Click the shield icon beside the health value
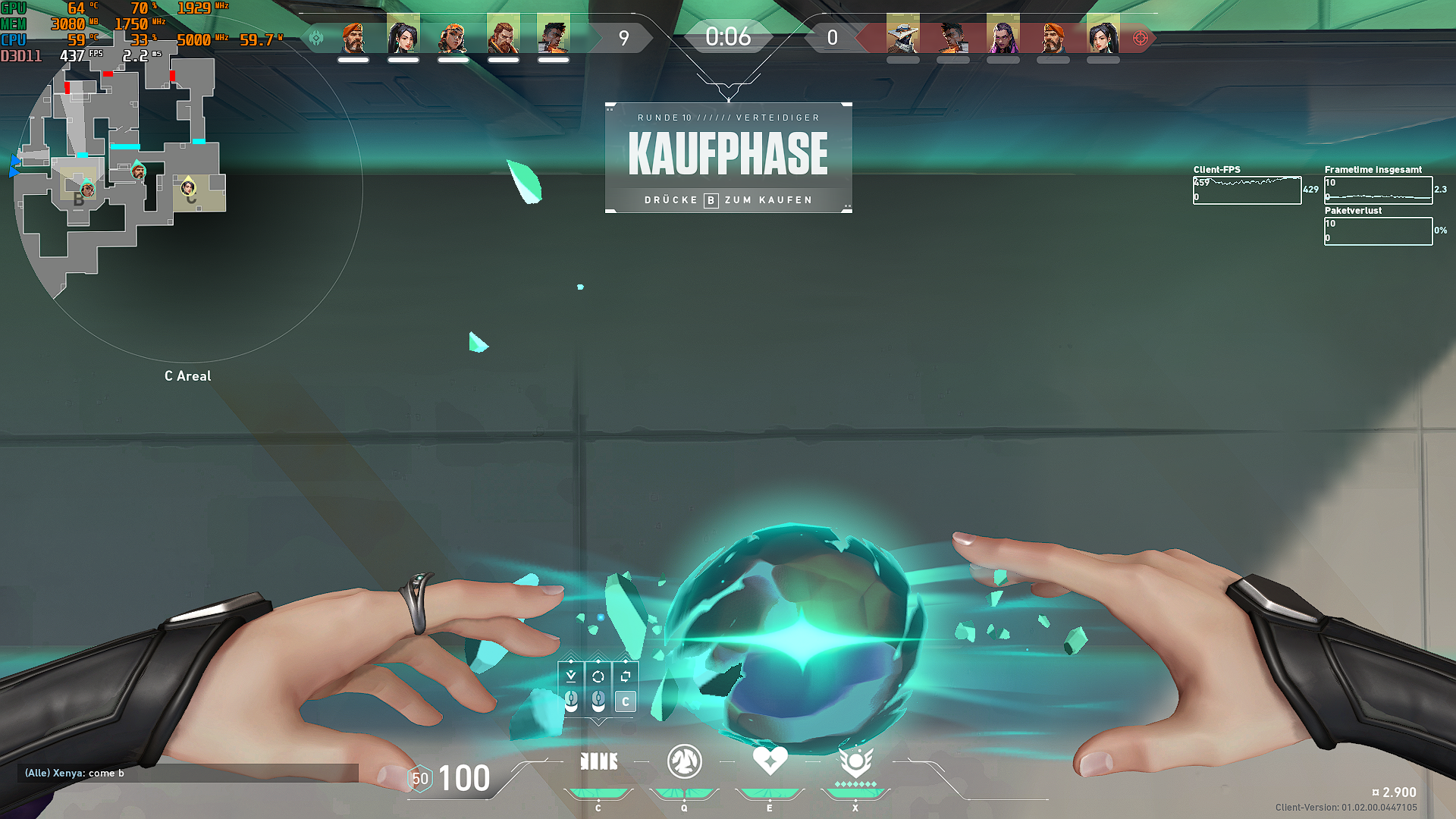Viewport: 1456px width, 819px height. pos(419,778)
